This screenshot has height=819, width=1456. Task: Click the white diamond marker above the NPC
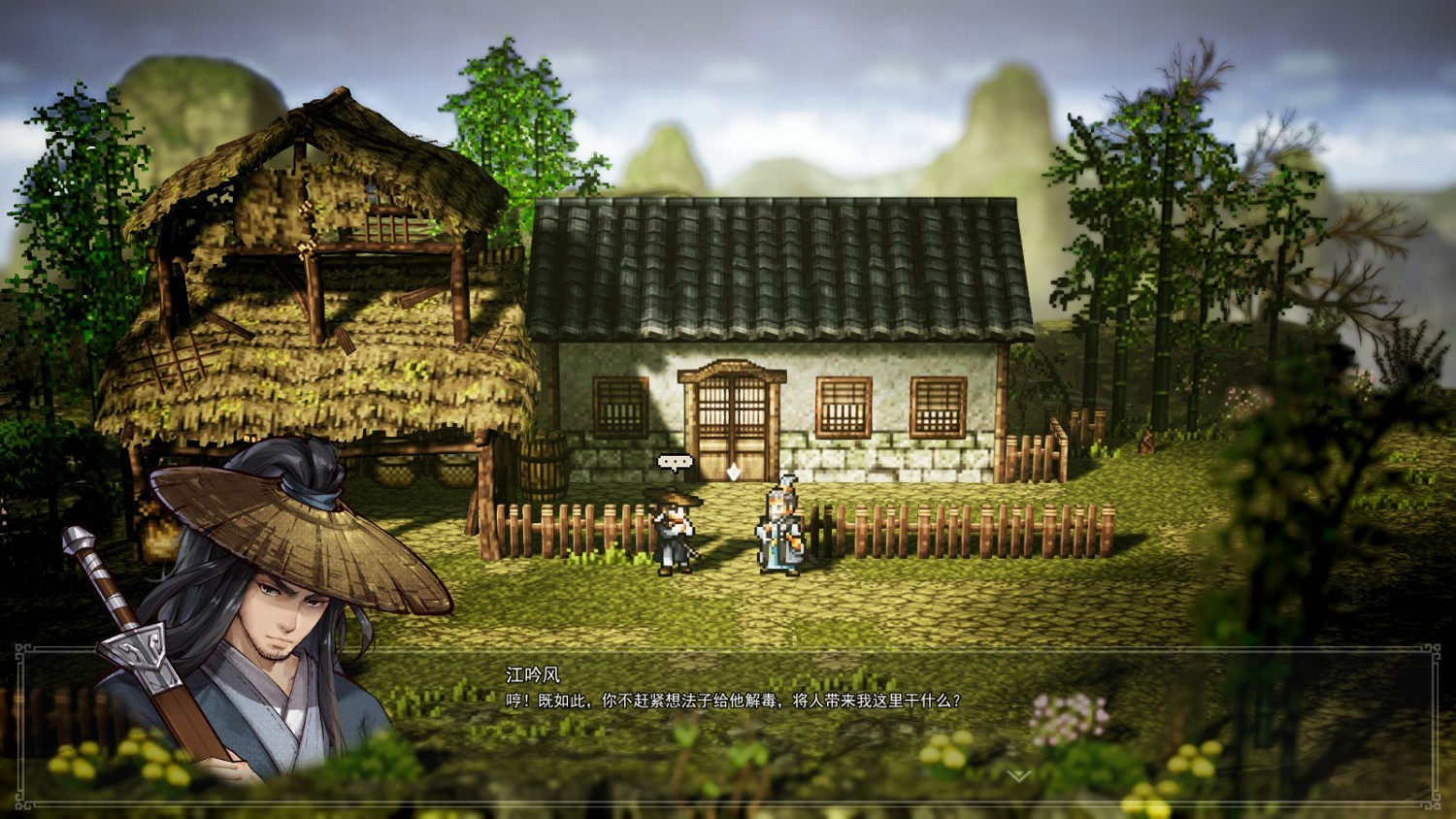tap(735, 472)
